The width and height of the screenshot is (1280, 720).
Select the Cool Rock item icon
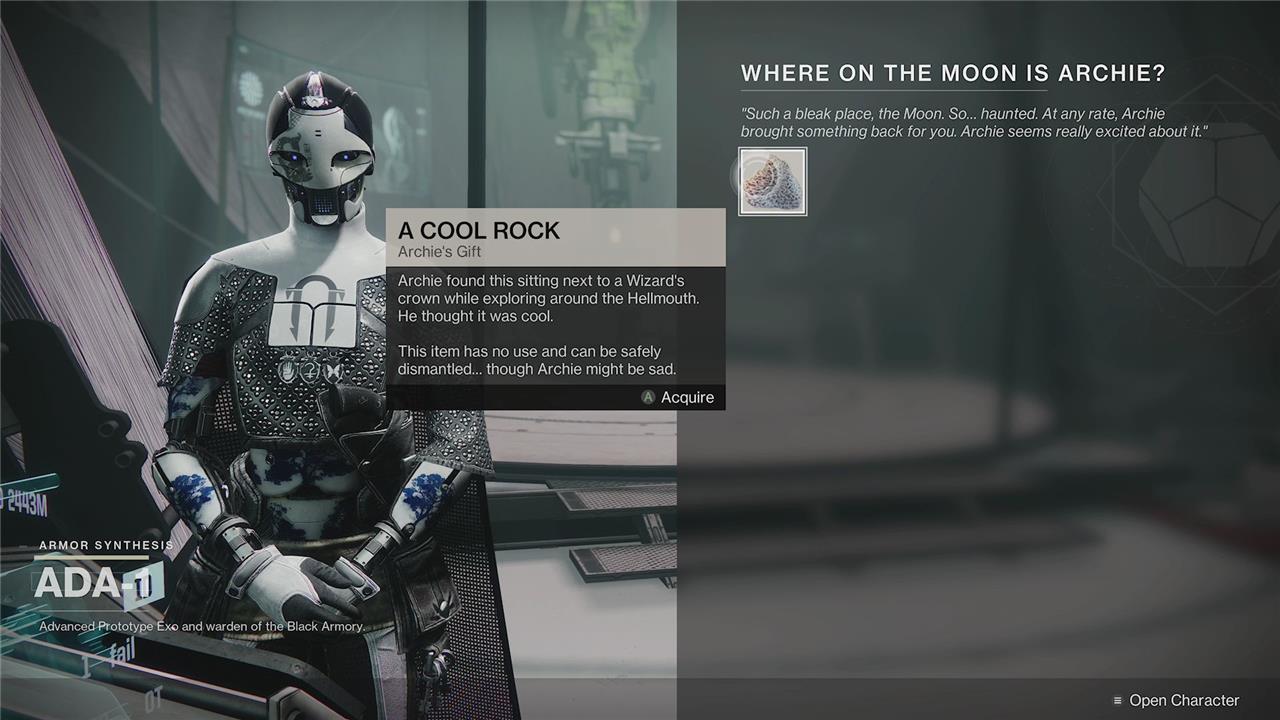[772, 182]
